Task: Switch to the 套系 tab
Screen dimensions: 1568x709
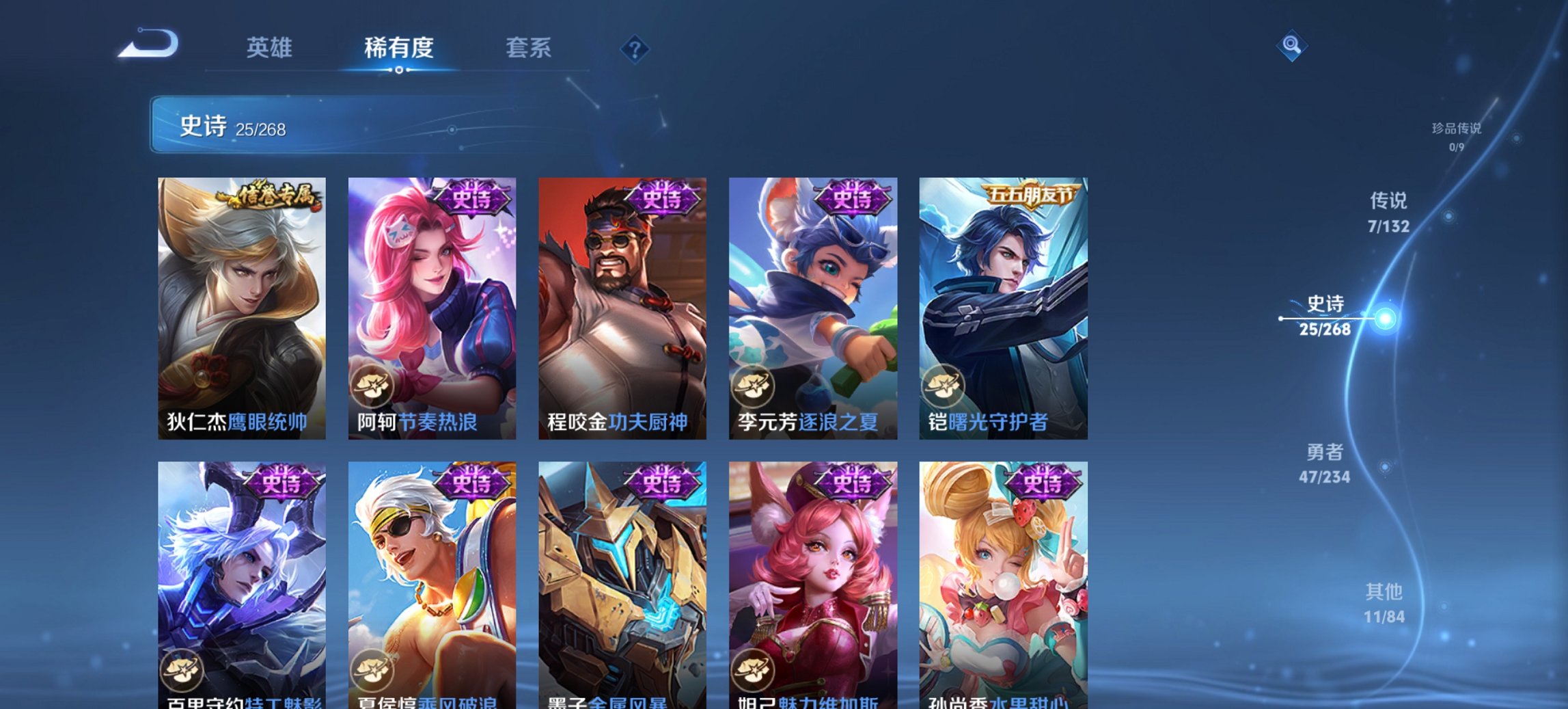Action: tap(528, 48)
